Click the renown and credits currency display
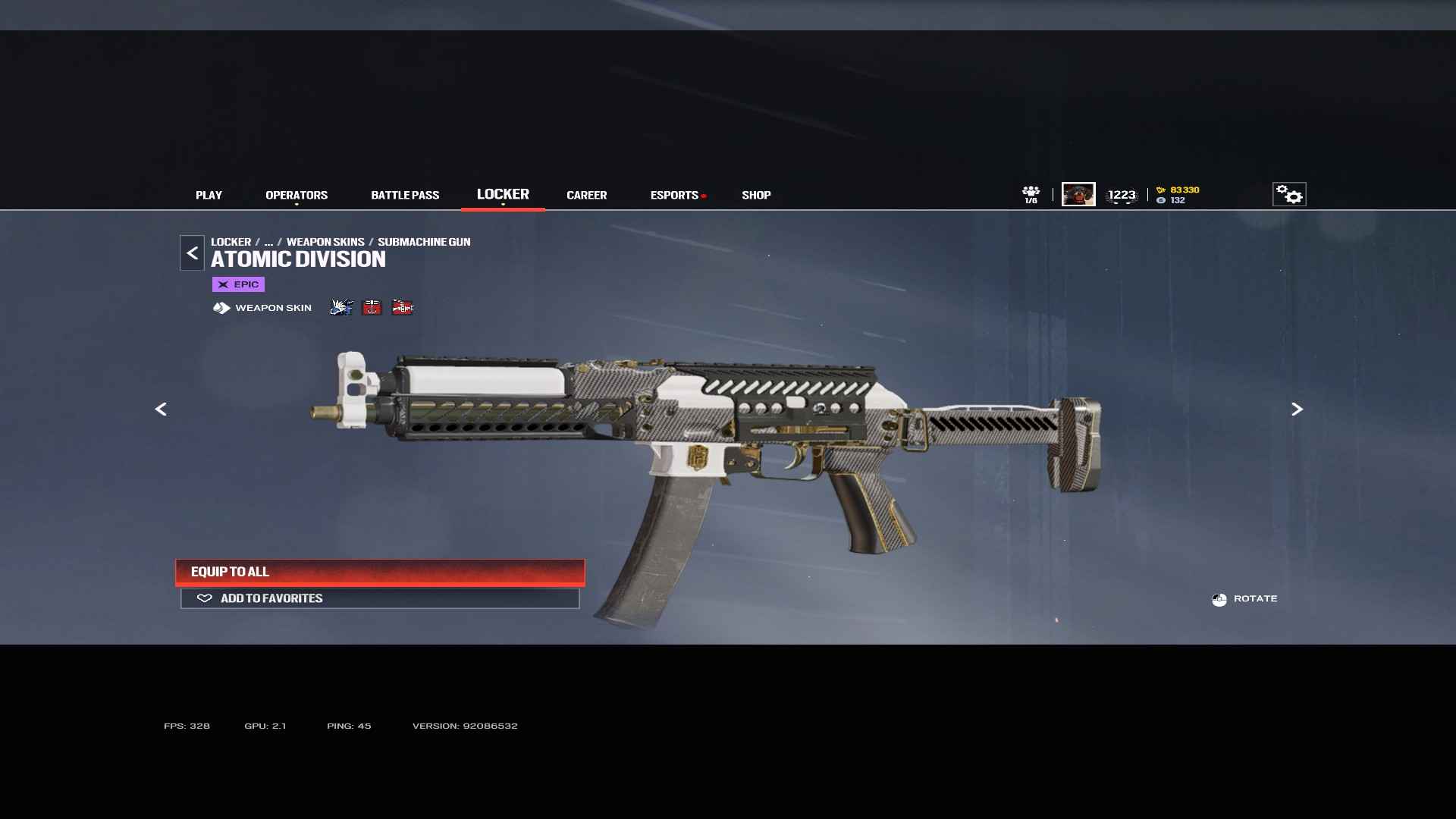Viewport: 1456px width, 819px height. pos(1178,195)
